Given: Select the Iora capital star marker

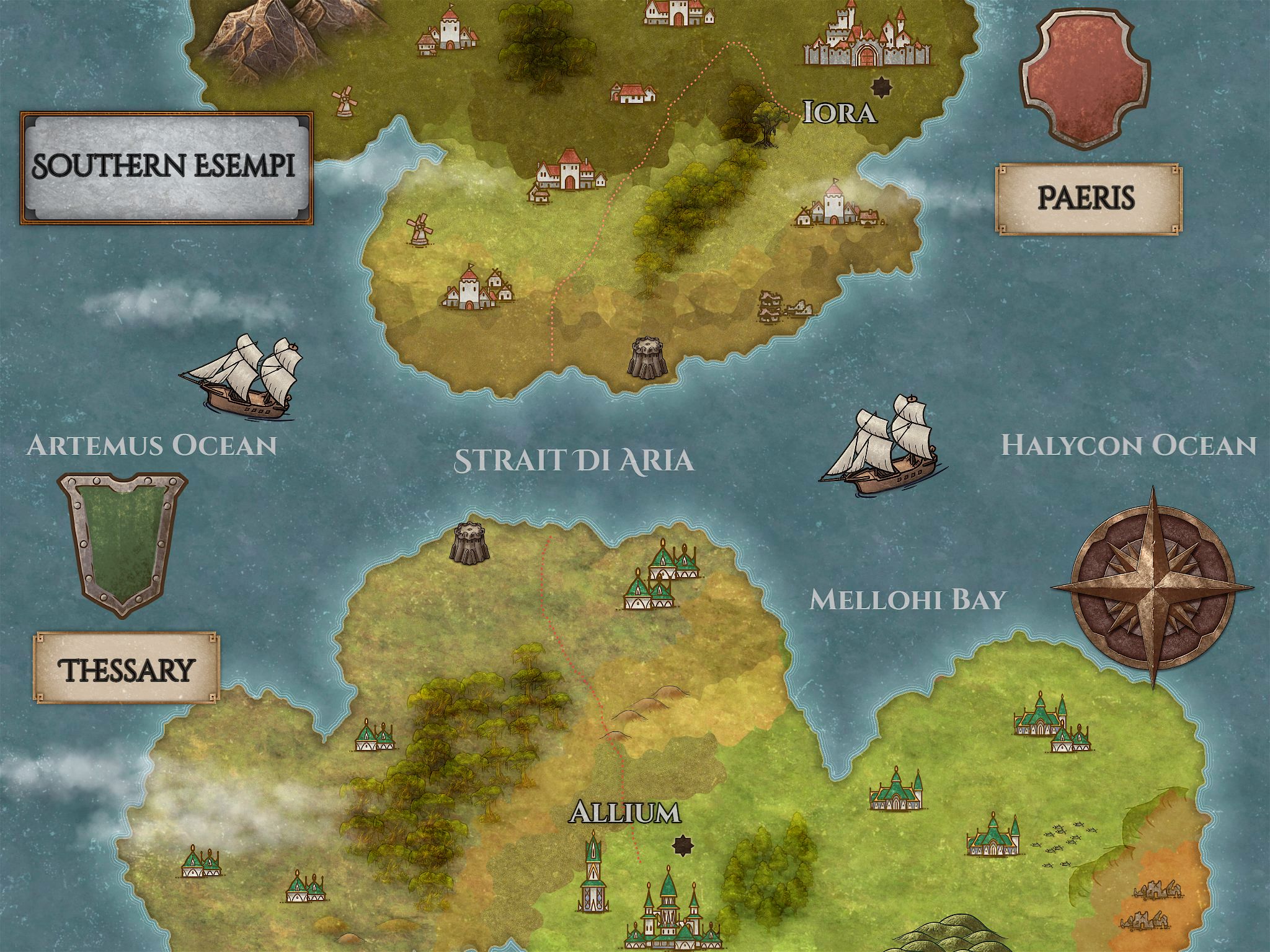Looking at the screenshot, I should pyautogui.click(x=879, y=87).
